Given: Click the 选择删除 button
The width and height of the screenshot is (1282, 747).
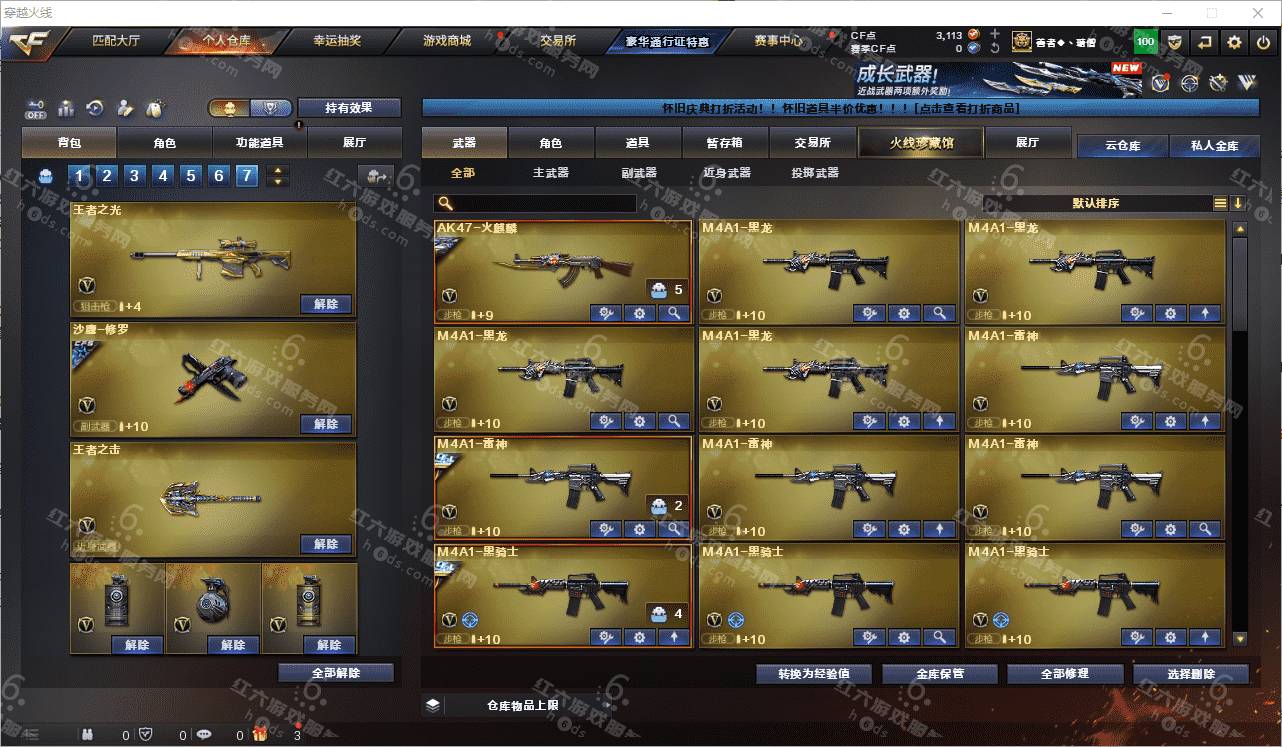Looking at the screenshot, I should click(1191, 674).
